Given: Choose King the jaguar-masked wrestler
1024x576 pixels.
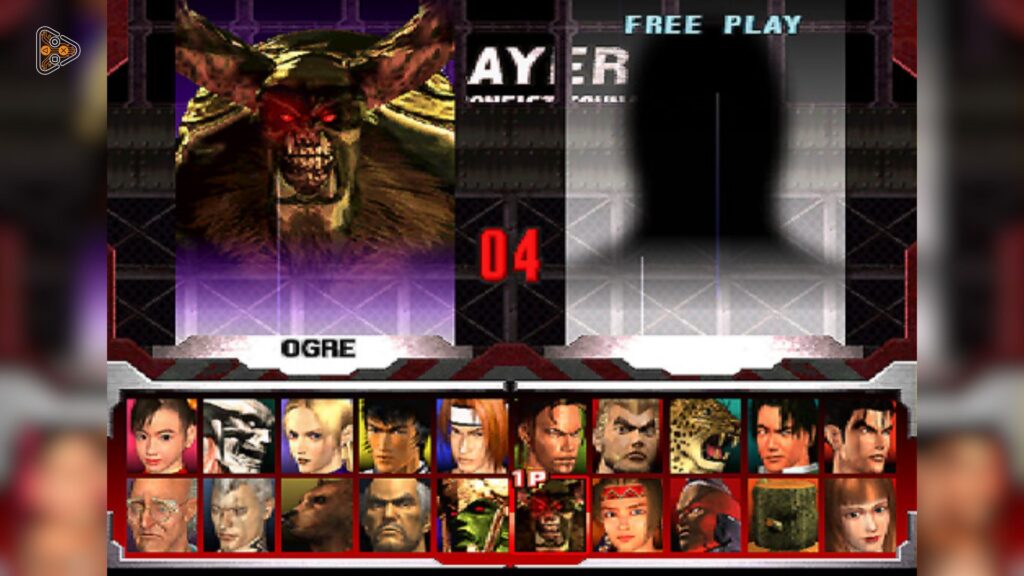Looking at the screenshot, I should (705, 435).
